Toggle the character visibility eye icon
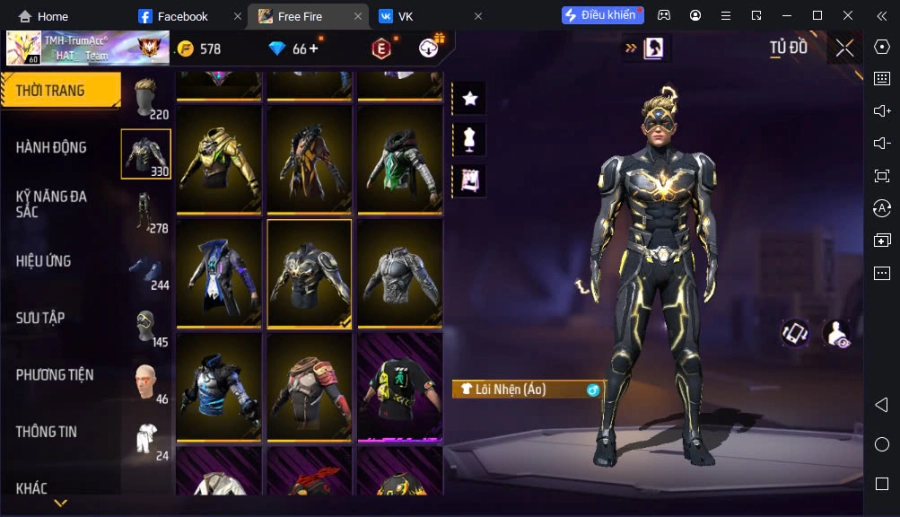 pos(837,334)
